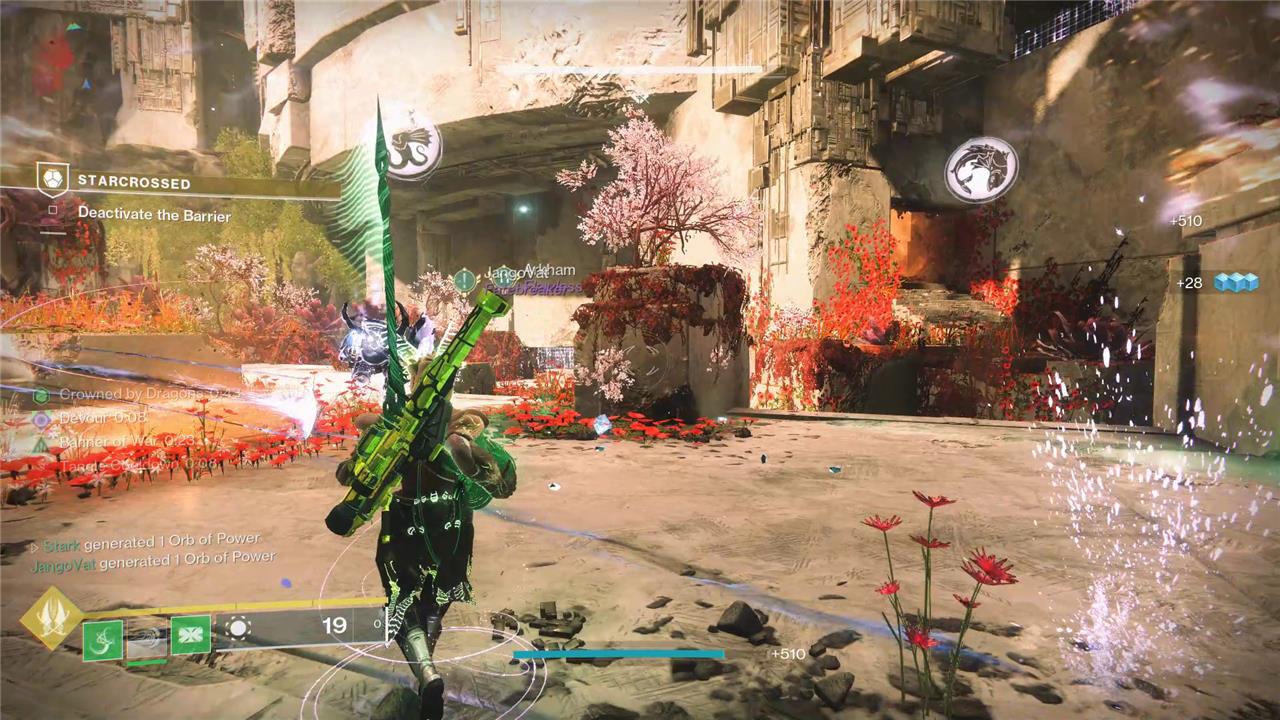Viewport: 1280px width, 720px height.
Task: Use the green hook-shaped grenade ability
Action: click(102, 639)
